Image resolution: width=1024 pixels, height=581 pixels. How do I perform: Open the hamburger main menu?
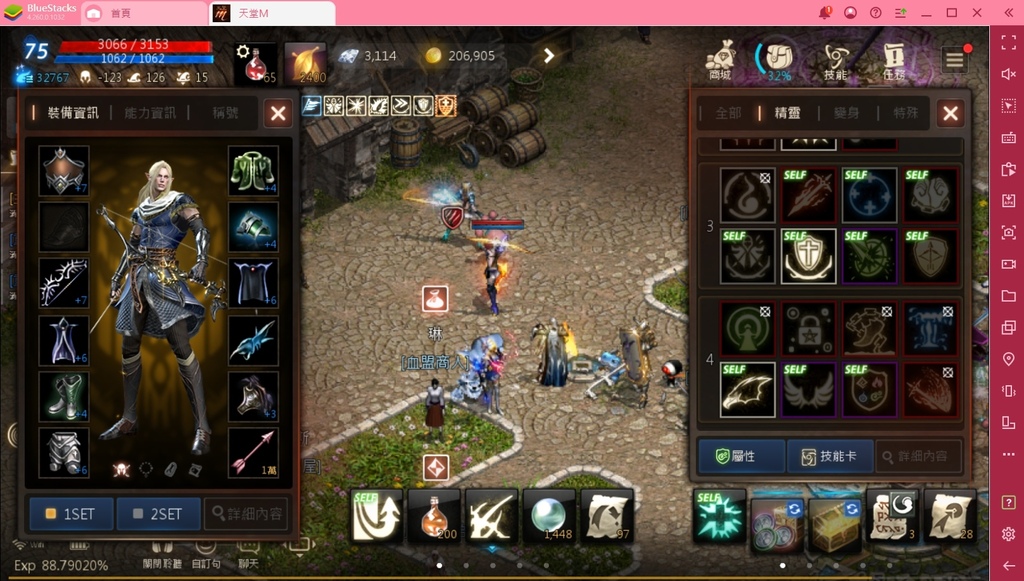coord(955,60)
